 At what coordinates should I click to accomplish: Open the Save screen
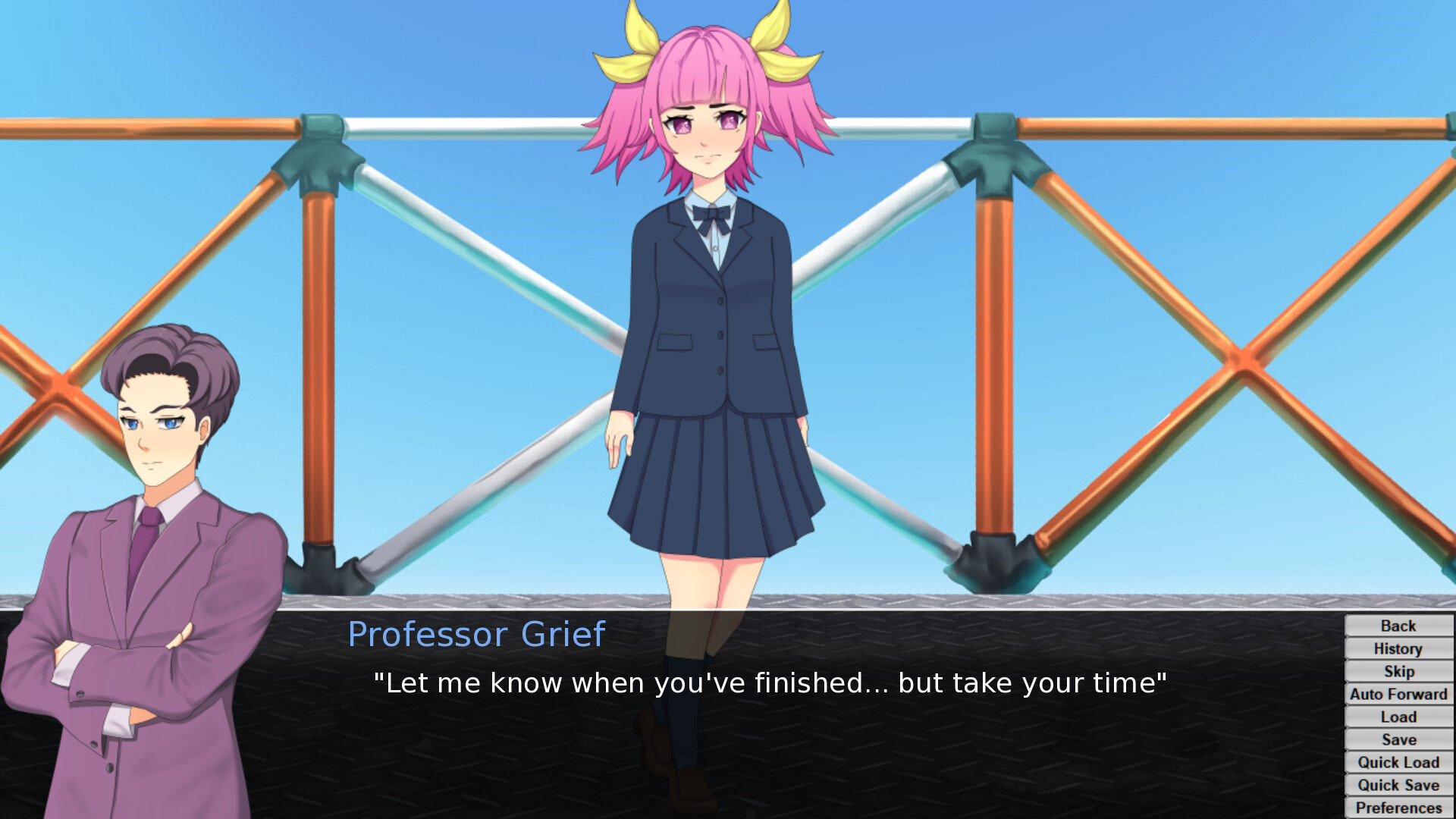coord(1398,739)
